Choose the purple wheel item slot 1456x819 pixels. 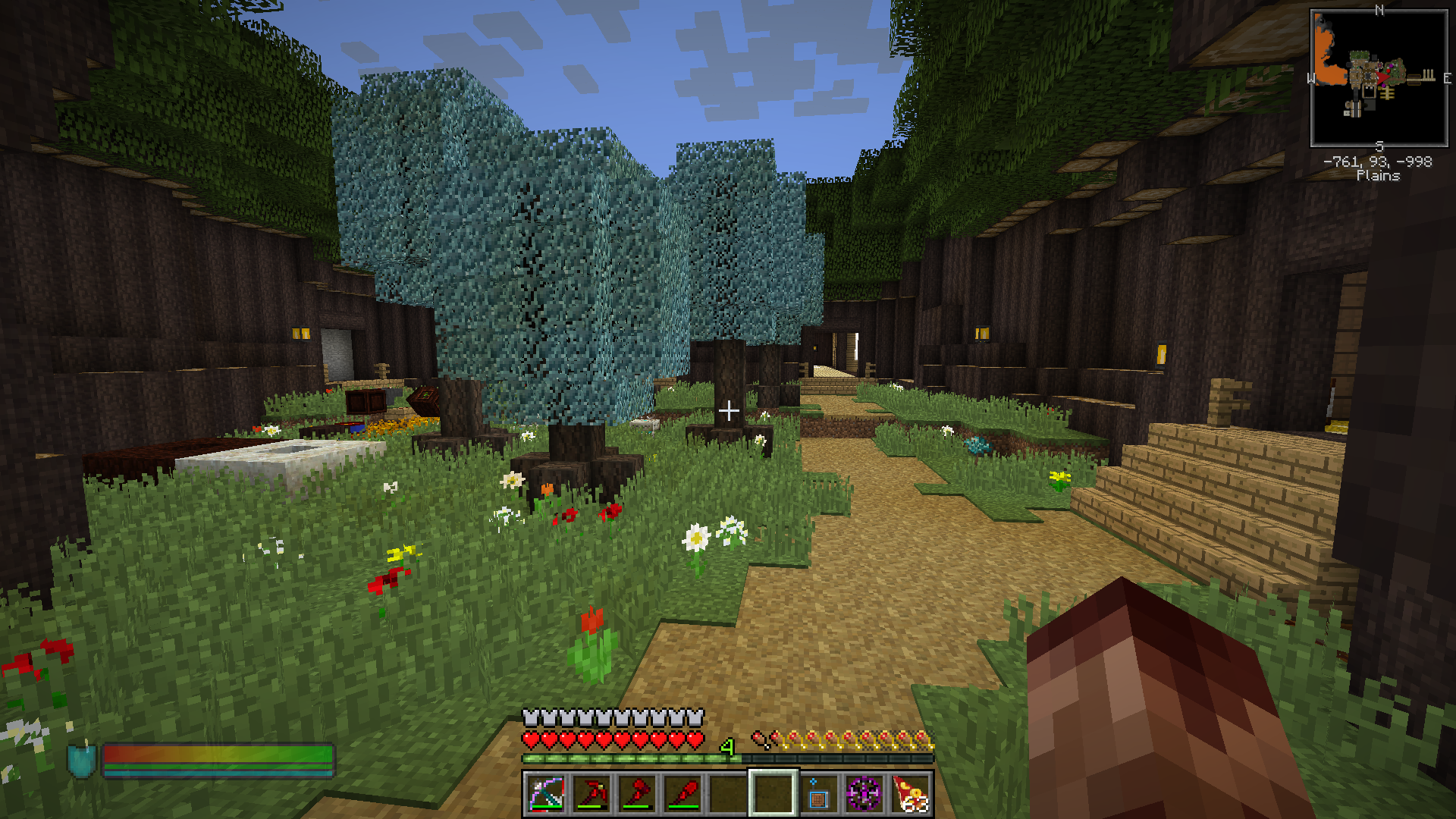point(864,794)
